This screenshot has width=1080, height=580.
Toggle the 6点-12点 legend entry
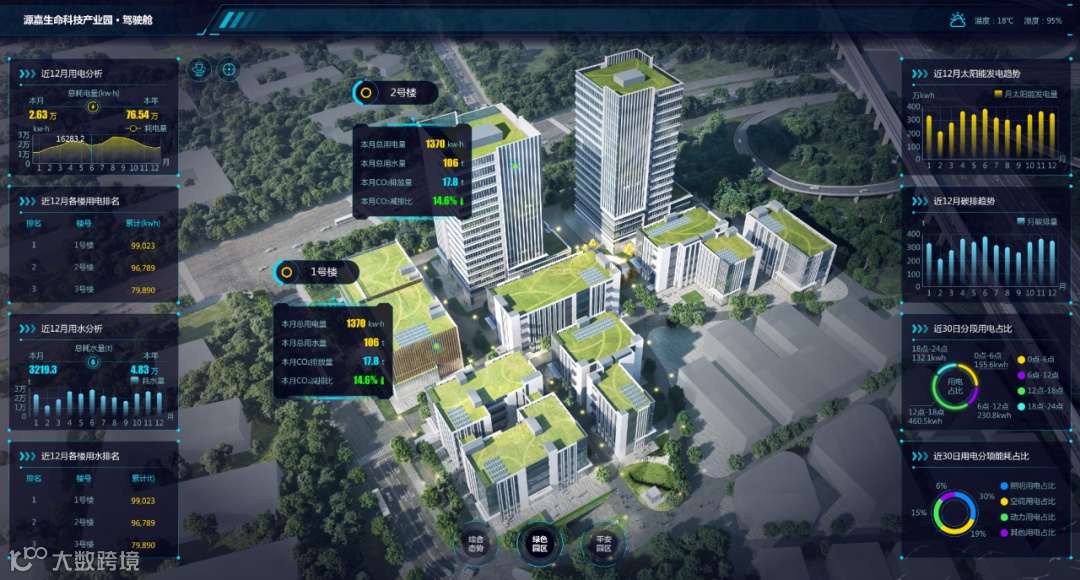pos(1038,375)
